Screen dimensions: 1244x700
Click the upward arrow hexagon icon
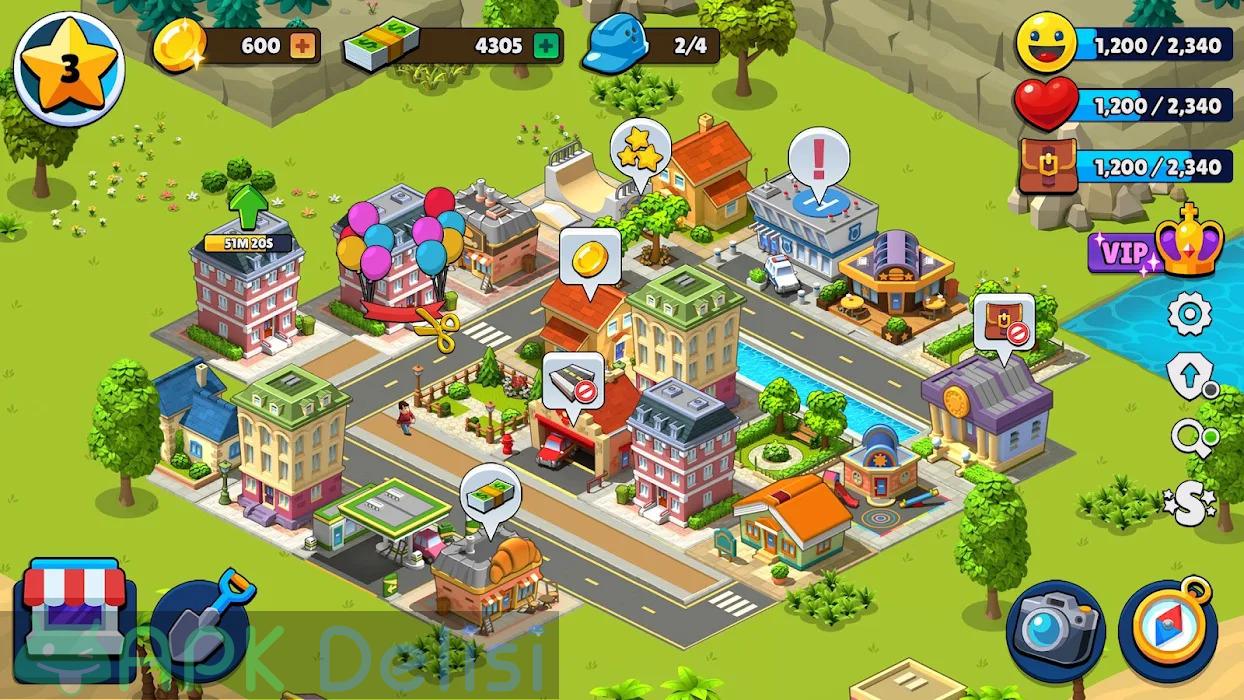tap(1189, 377)
